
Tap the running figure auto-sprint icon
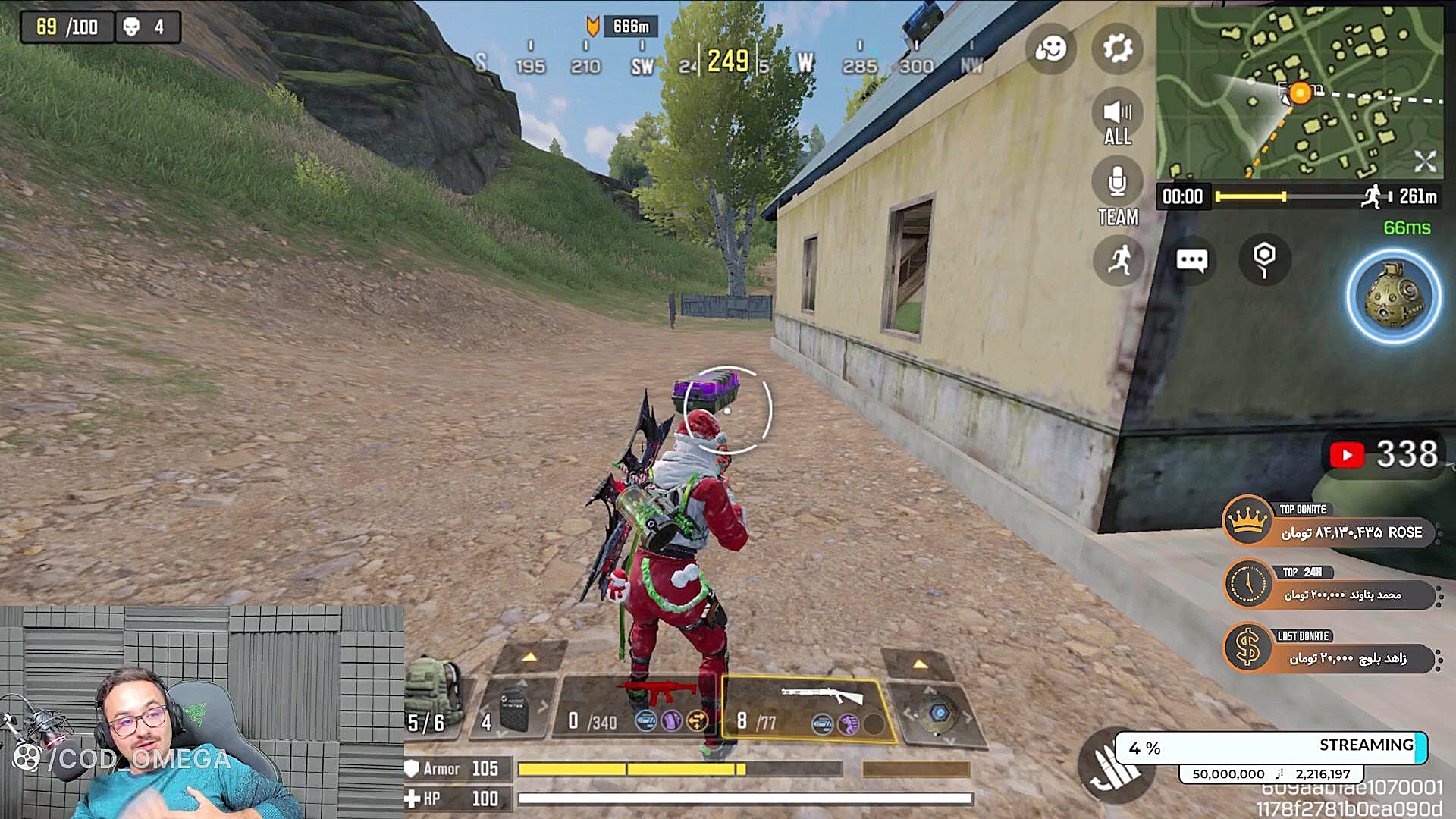[x=1119, y=260]
